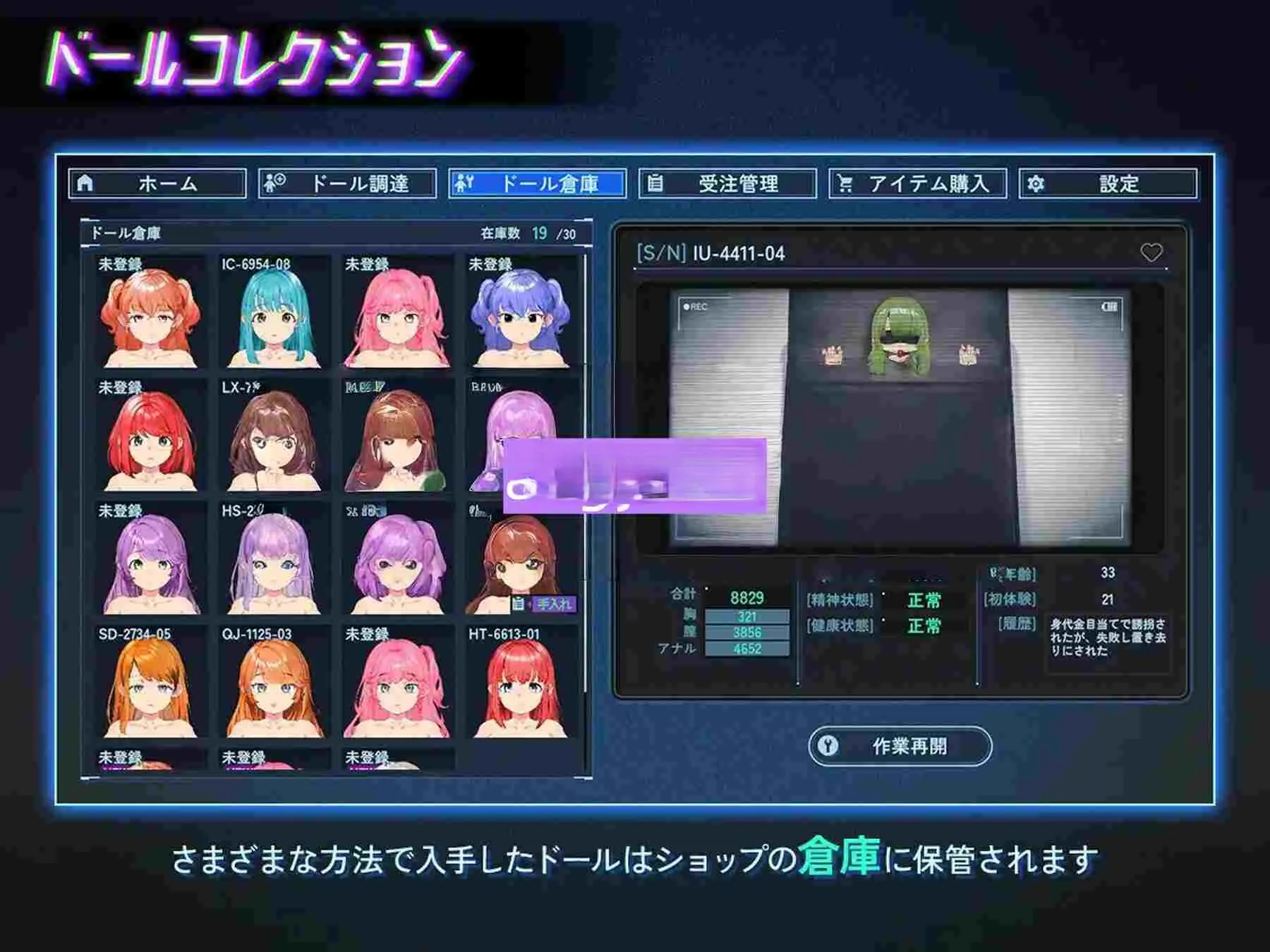This screenshot has width=1270, height=952.
Task: Go to the 受注管理 tab
Action: click(727, 183)
